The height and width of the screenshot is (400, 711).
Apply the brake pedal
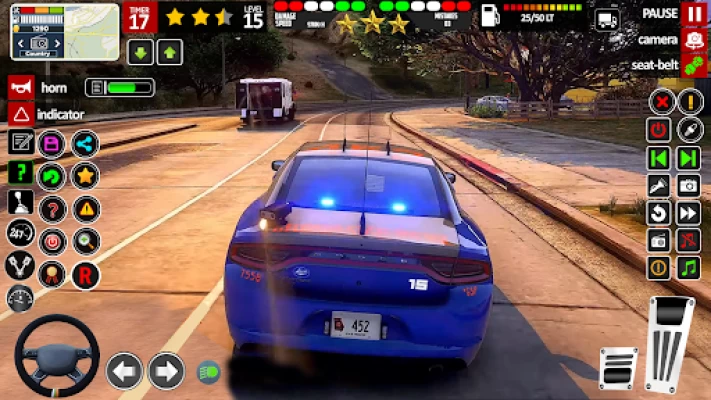tap(618, 368)
